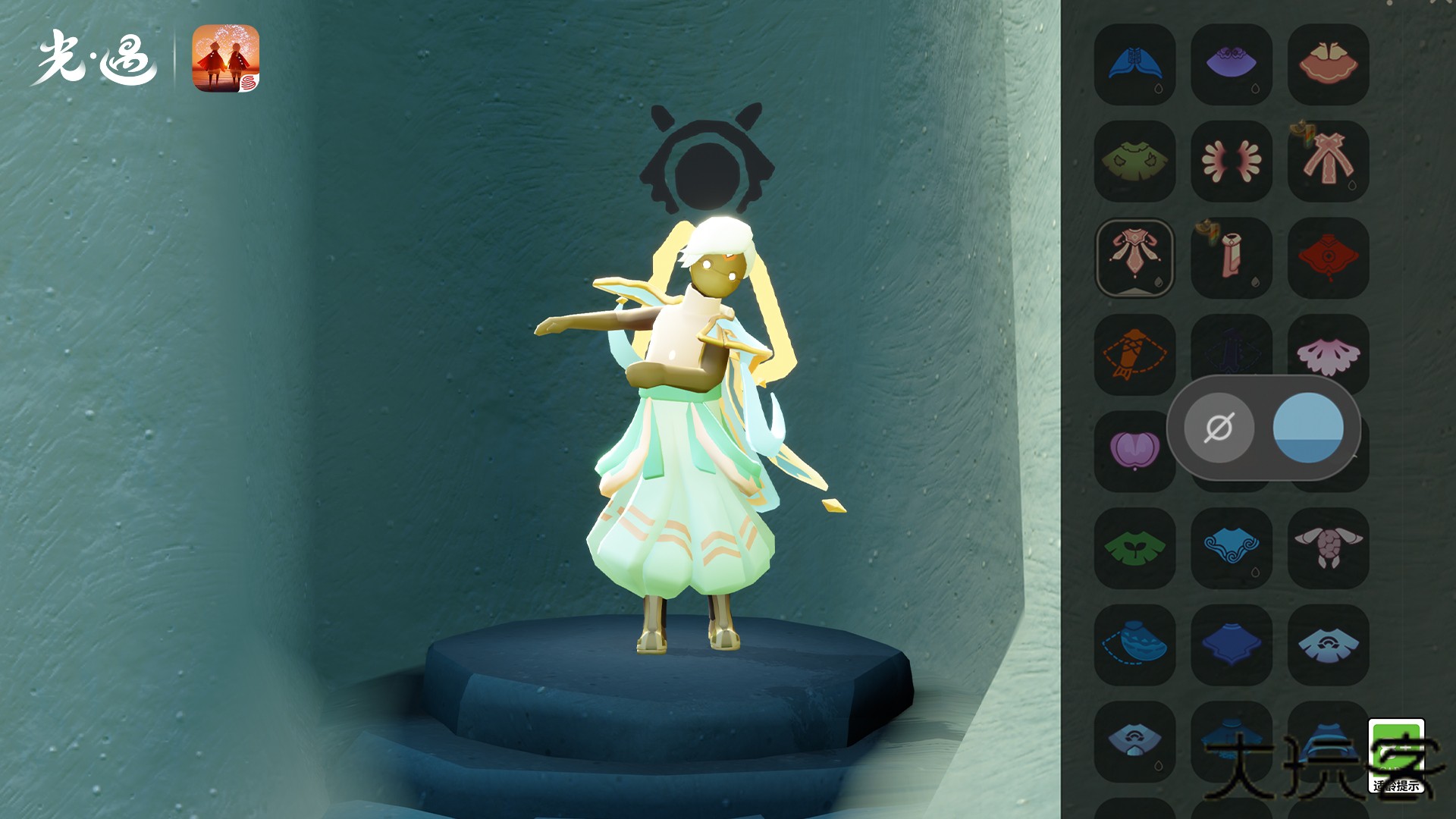The width and height of the screenshot is (1456, 819).
Task: Equip the green sprout-emblem cape
Action: point(1134,548)
